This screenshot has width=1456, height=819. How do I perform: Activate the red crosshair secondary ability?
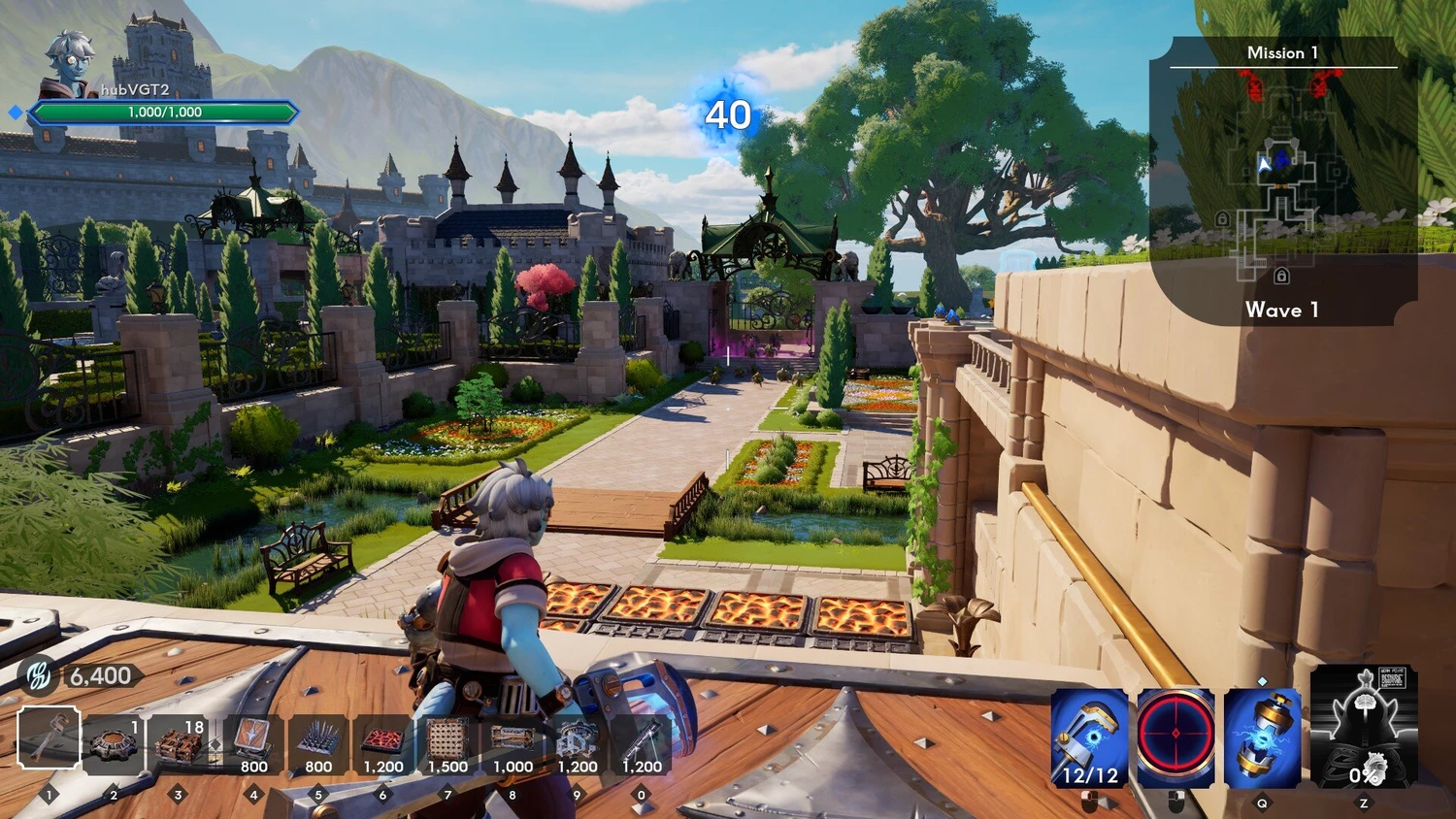tap(1175, 738)
